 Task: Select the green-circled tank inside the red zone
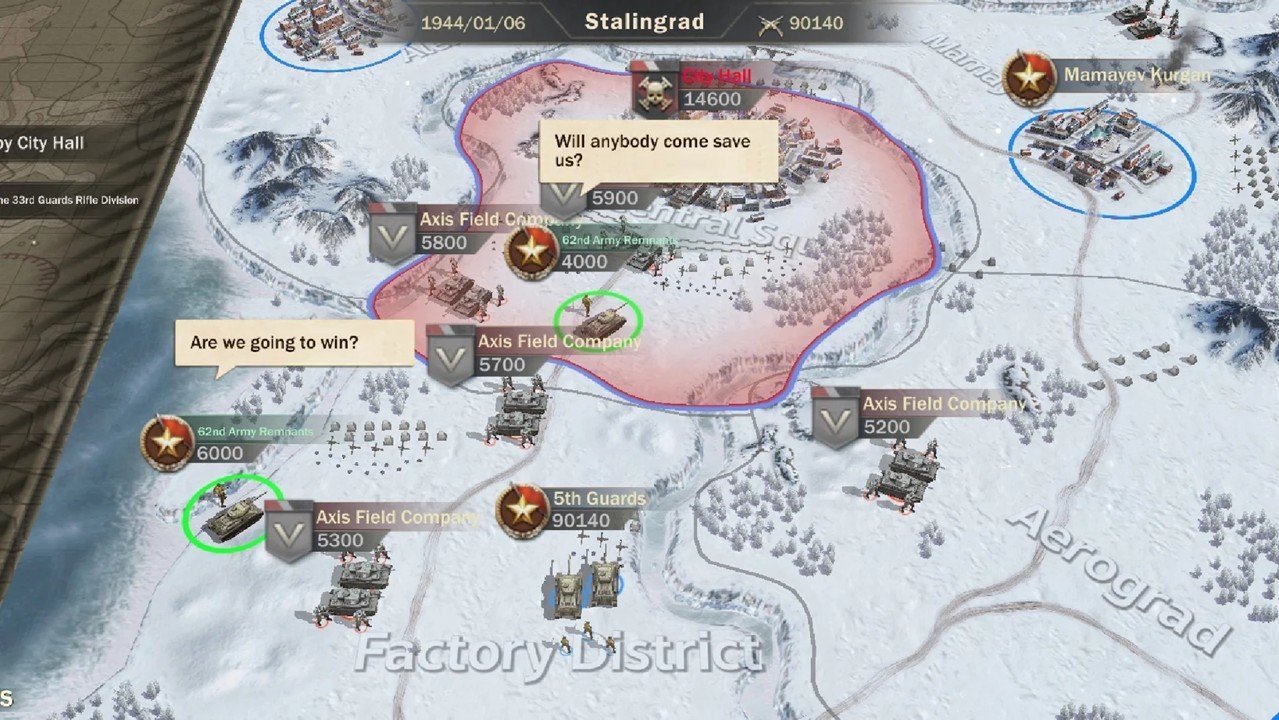click(x=598, y=319)
